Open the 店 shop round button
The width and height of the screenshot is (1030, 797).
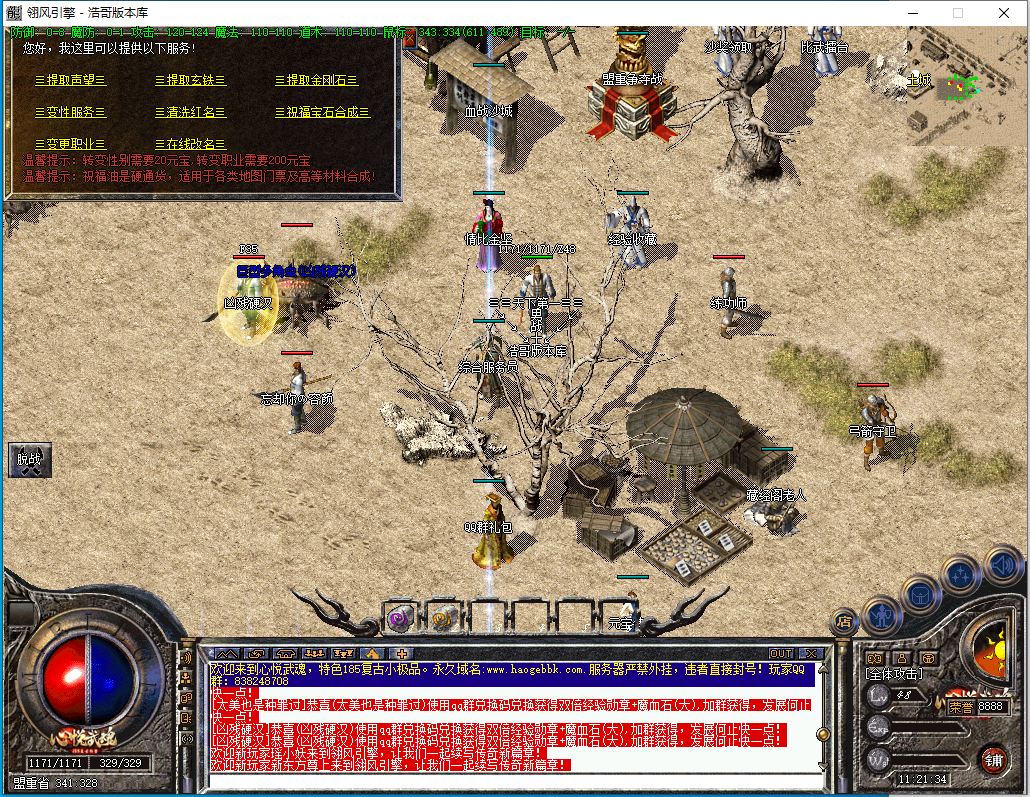[x=845, y=621]
